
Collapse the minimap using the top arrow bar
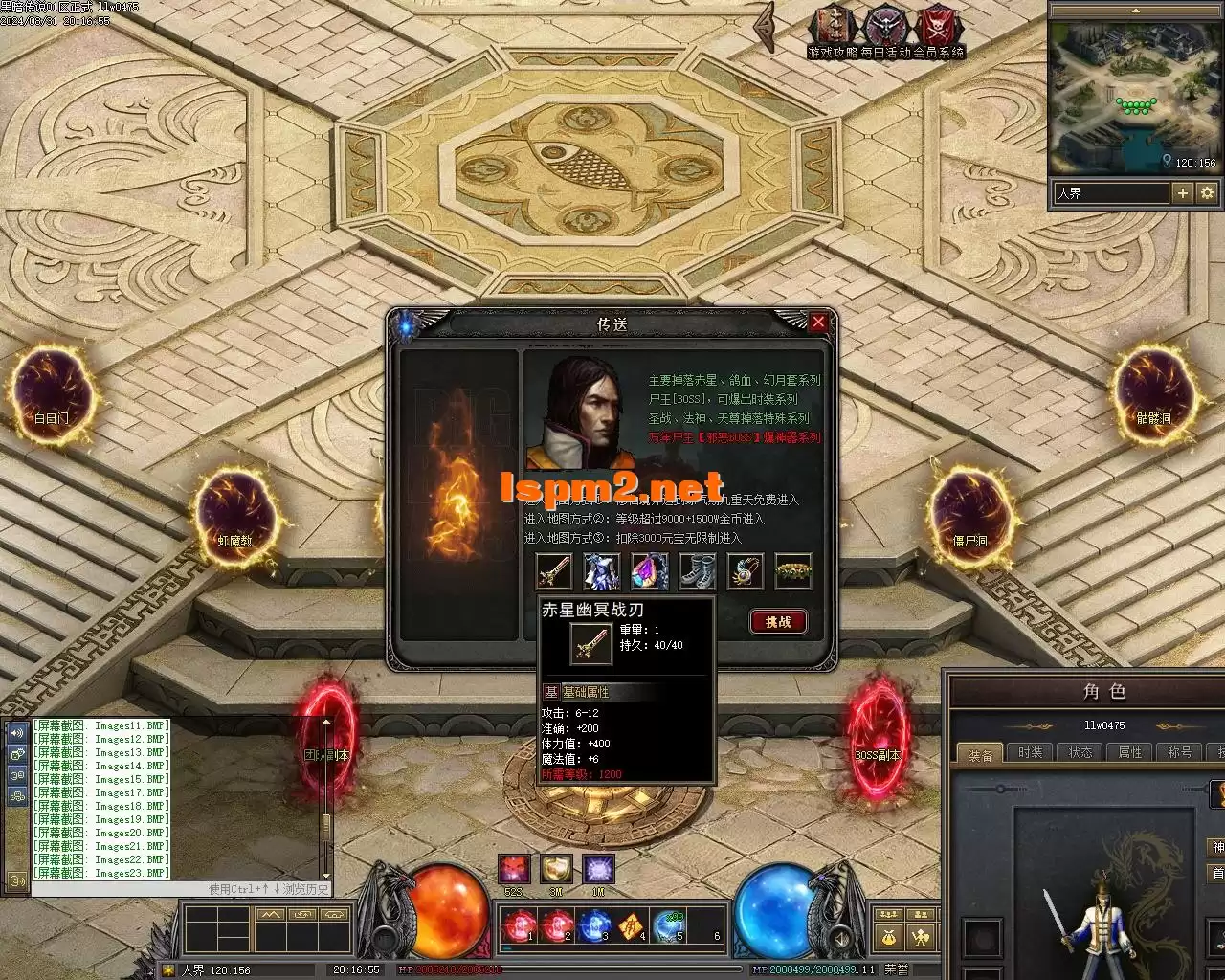click(x=1135, y=11)
